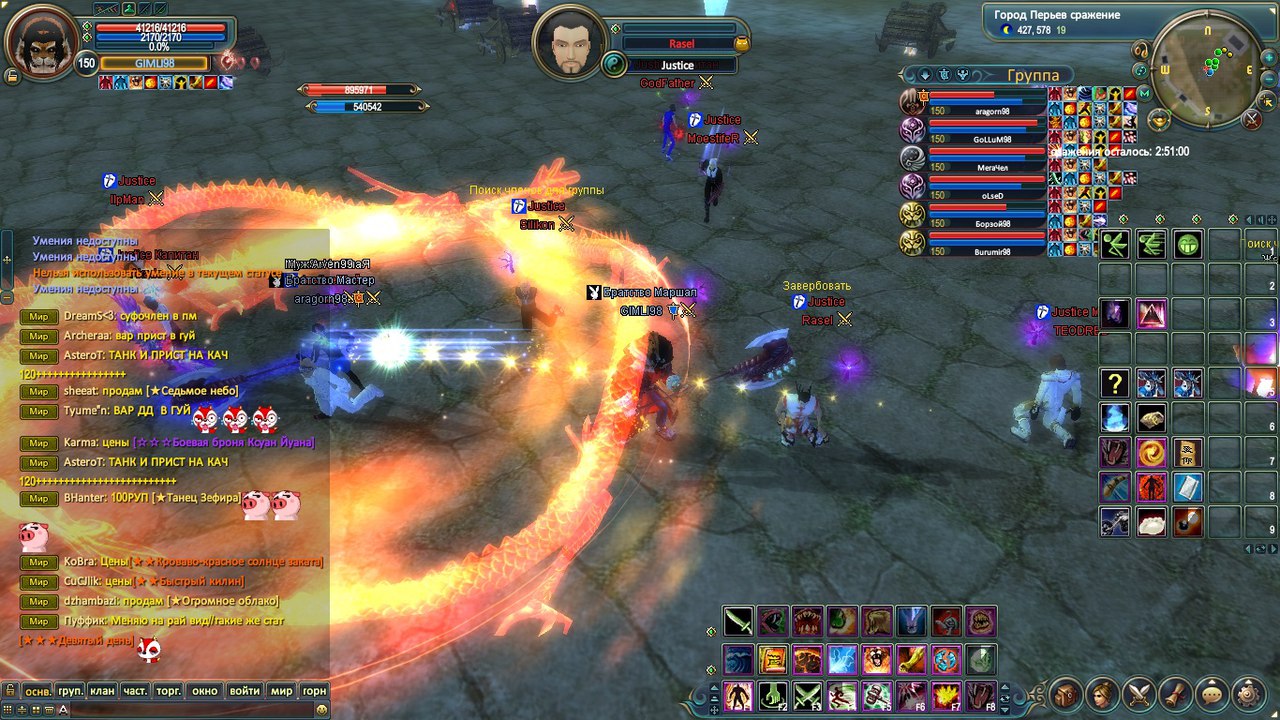Viewport: 1280px width, 720px height.
Task: Open the crossed swords skills menu
Action: coord(1140,692)
